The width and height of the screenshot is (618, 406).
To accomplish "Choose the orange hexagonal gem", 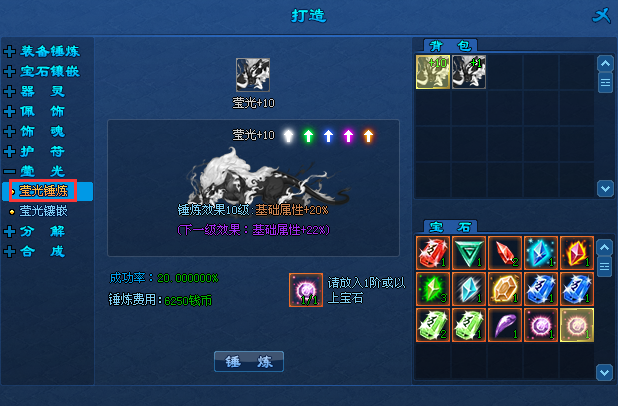I will tap(504, 288).
